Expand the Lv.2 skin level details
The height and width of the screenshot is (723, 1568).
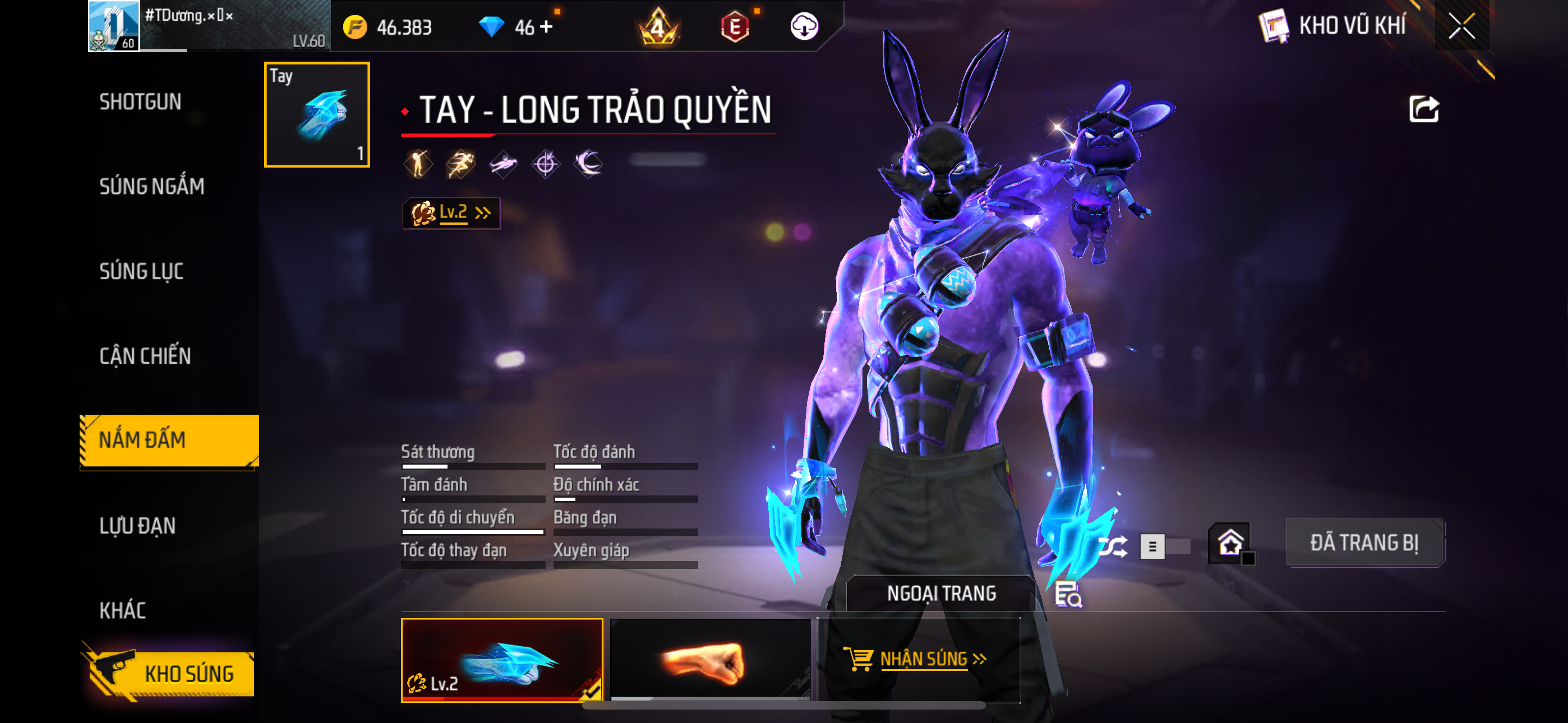[x=451, y=212]
